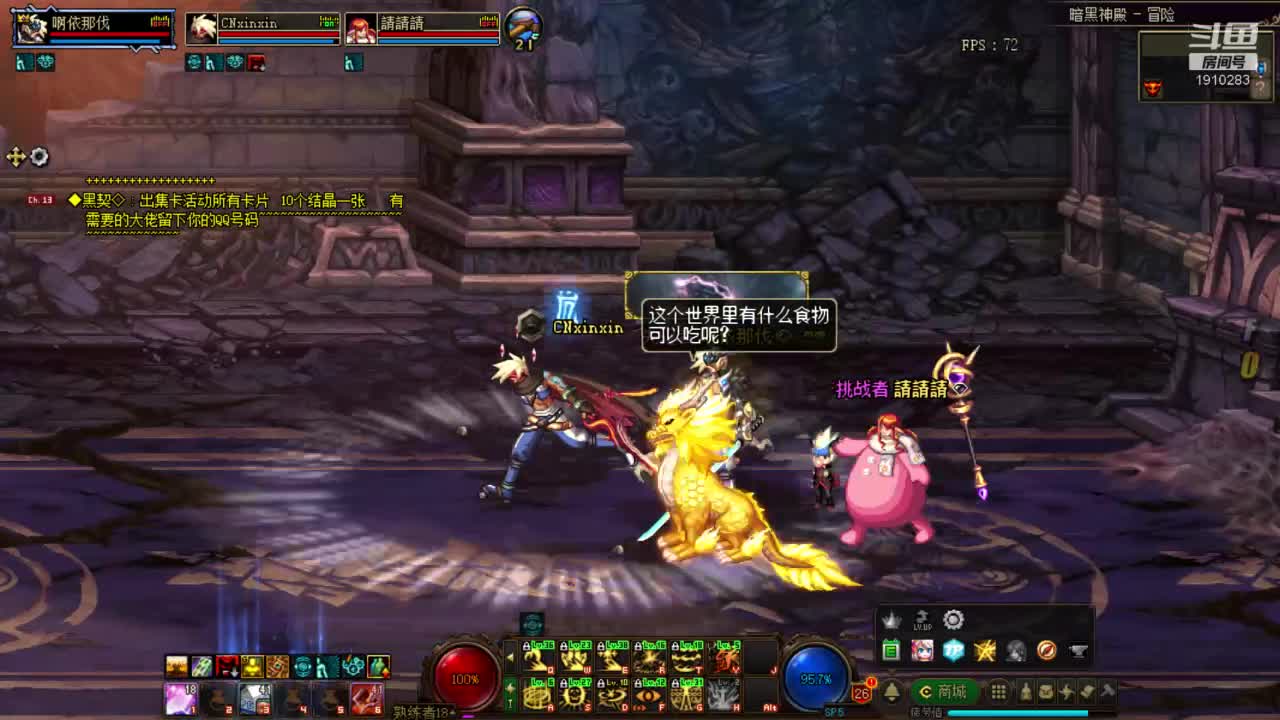The height and width of the screenshot is (720, 1280).
Task: Click the pink-haired girl avatar icon
Action: point(922,651)
